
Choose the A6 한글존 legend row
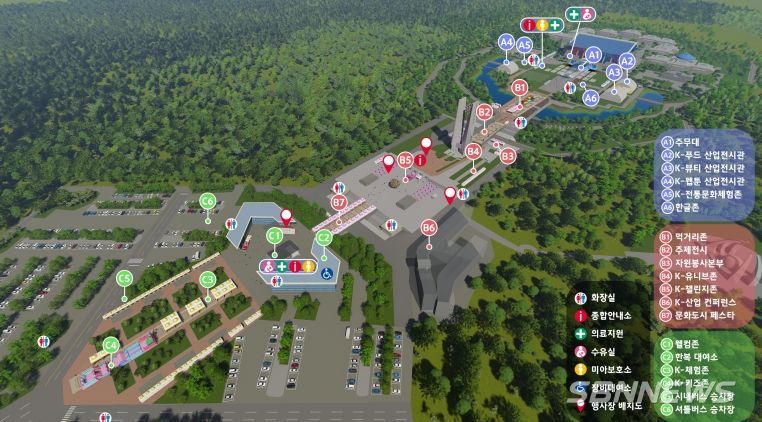pos(685,207)
